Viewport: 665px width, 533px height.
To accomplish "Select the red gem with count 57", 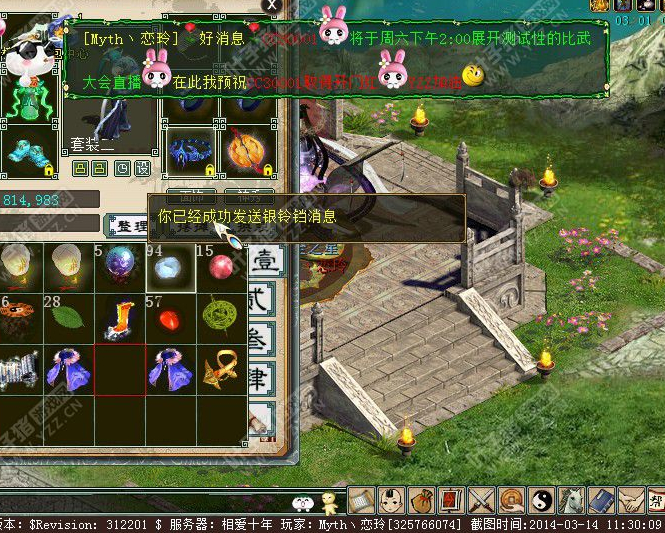I will click(170, 318).
